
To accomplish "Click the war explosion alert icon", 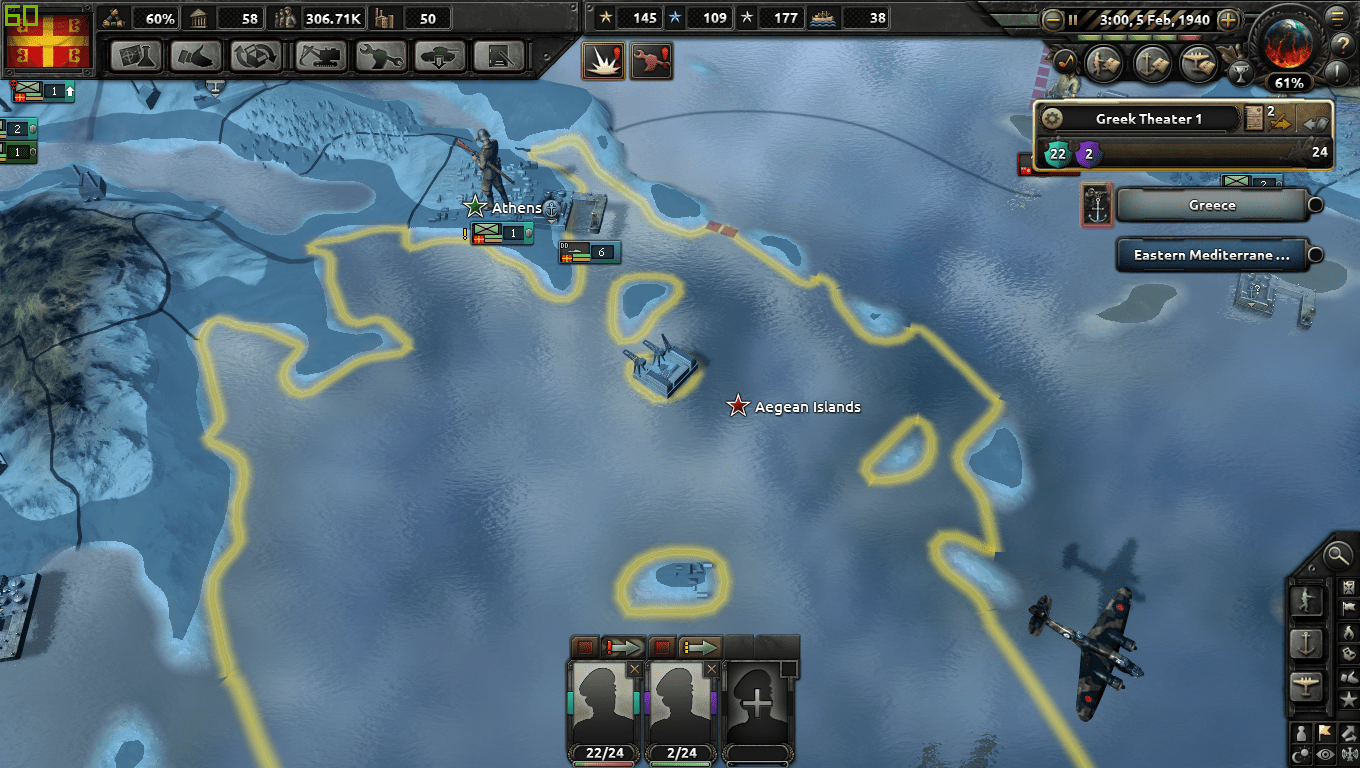I will click(604, 59).
